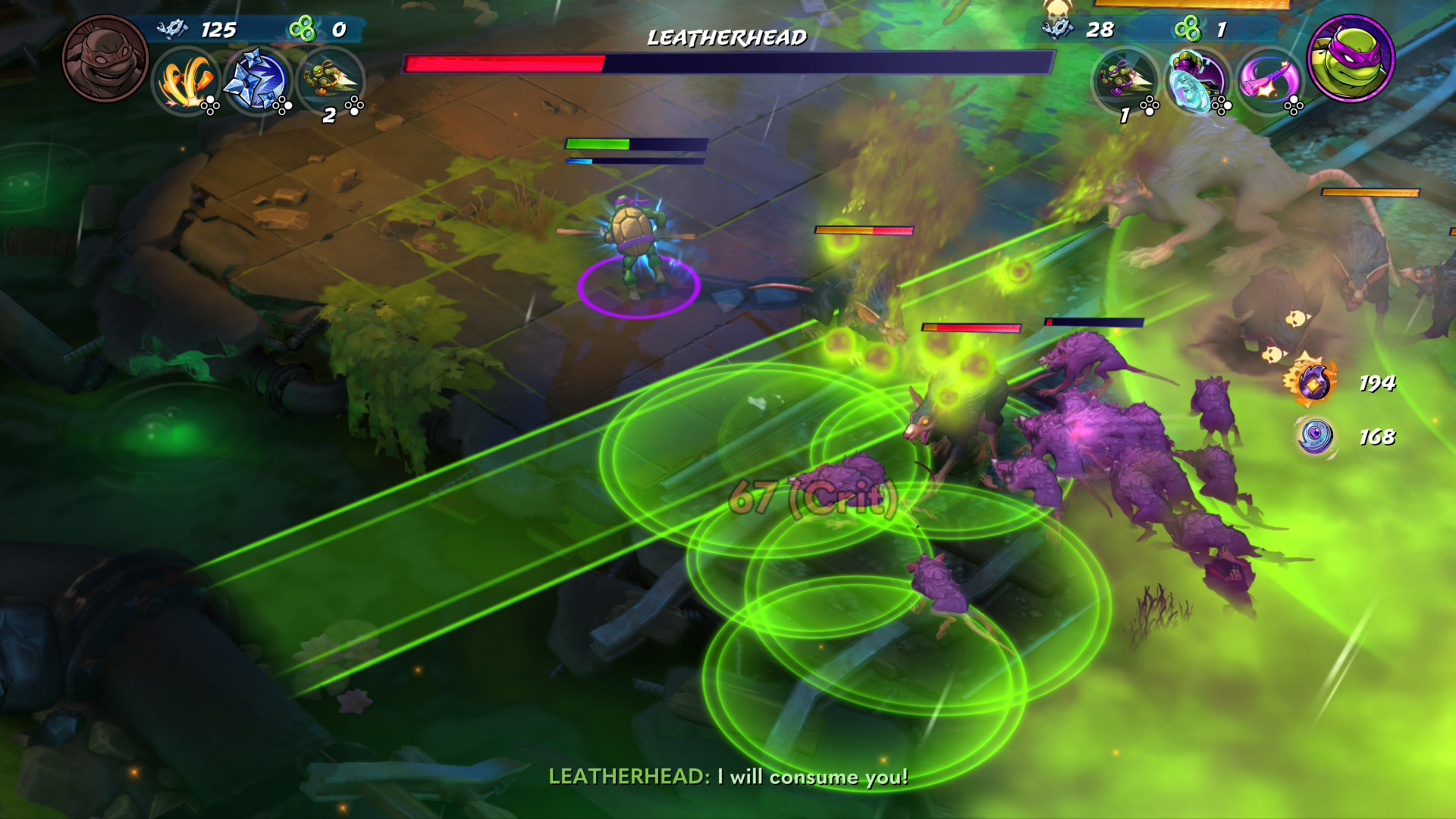1456x819 pixels.
Task: Select the Donatello player portrait
Action: [x=1351, y=58]
